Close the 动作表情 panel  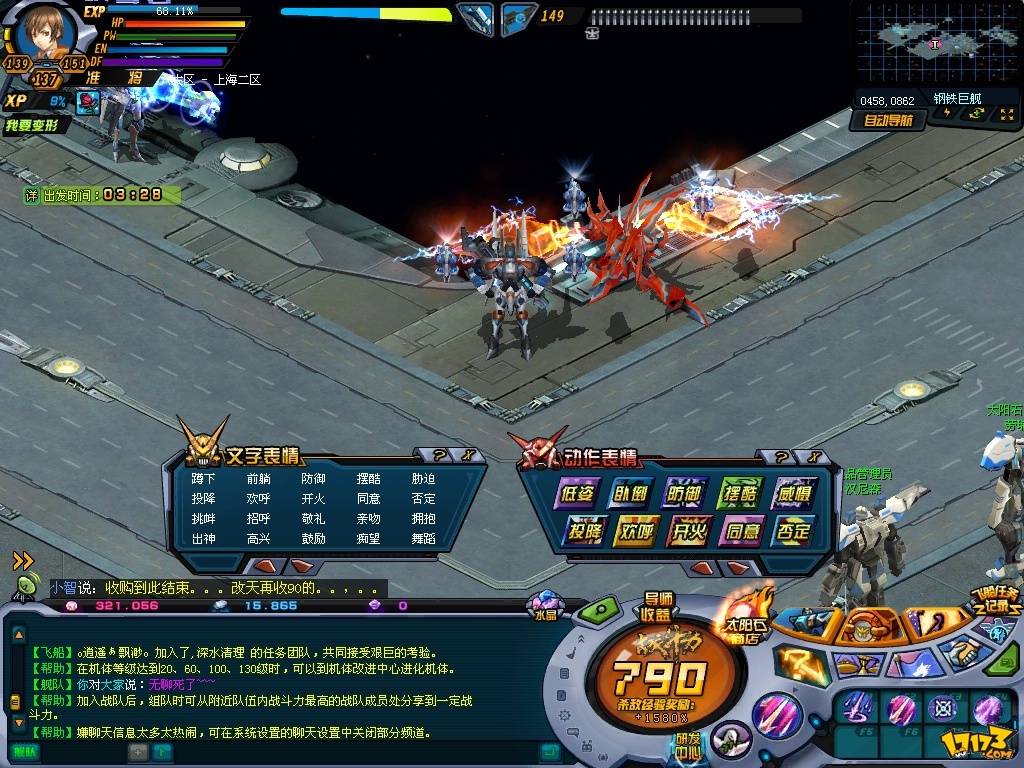pyautogui.click(x=815, y=456)
